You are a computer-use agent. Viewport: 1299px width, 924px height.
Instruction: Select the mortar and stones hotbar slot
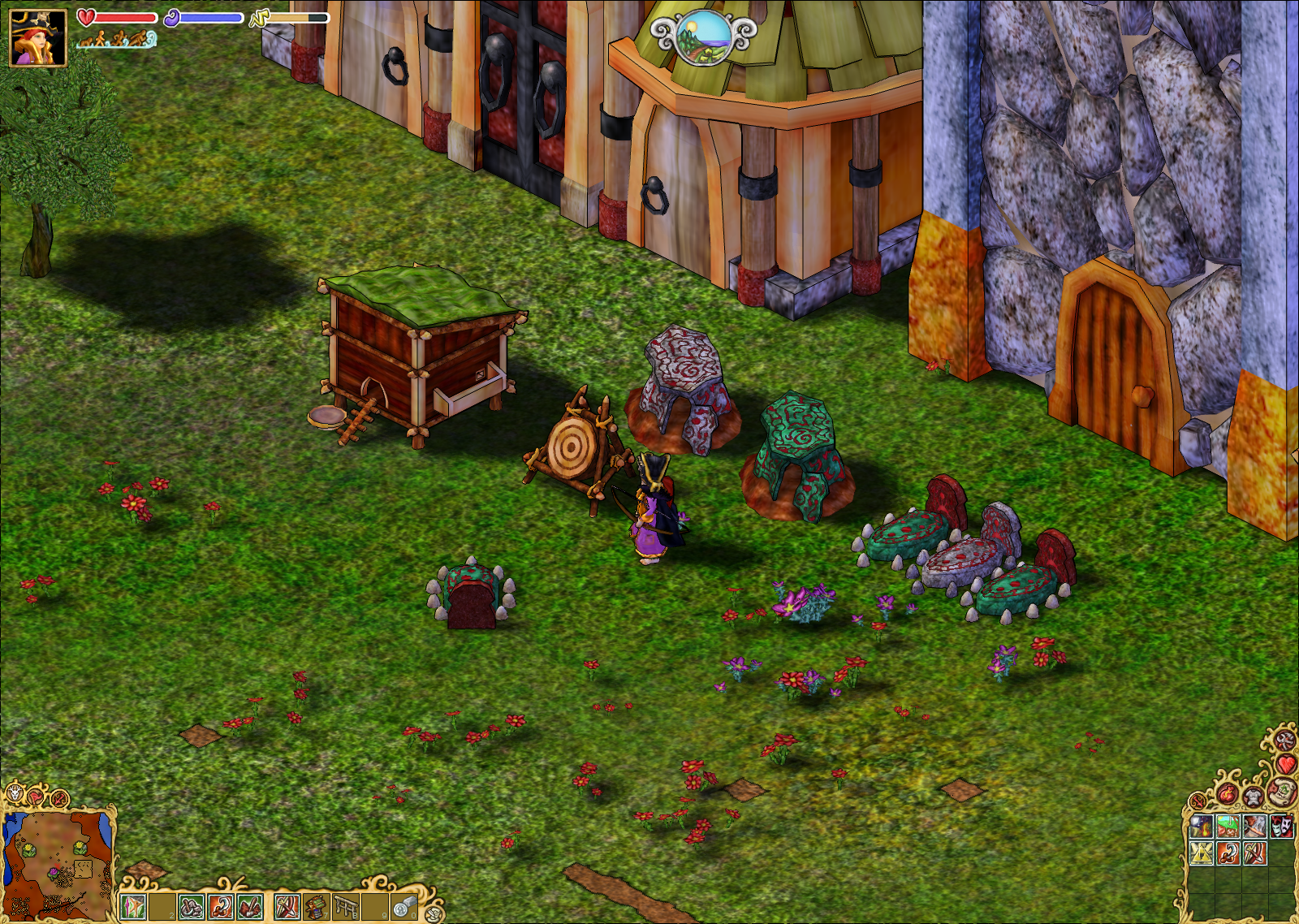[192, 906]
